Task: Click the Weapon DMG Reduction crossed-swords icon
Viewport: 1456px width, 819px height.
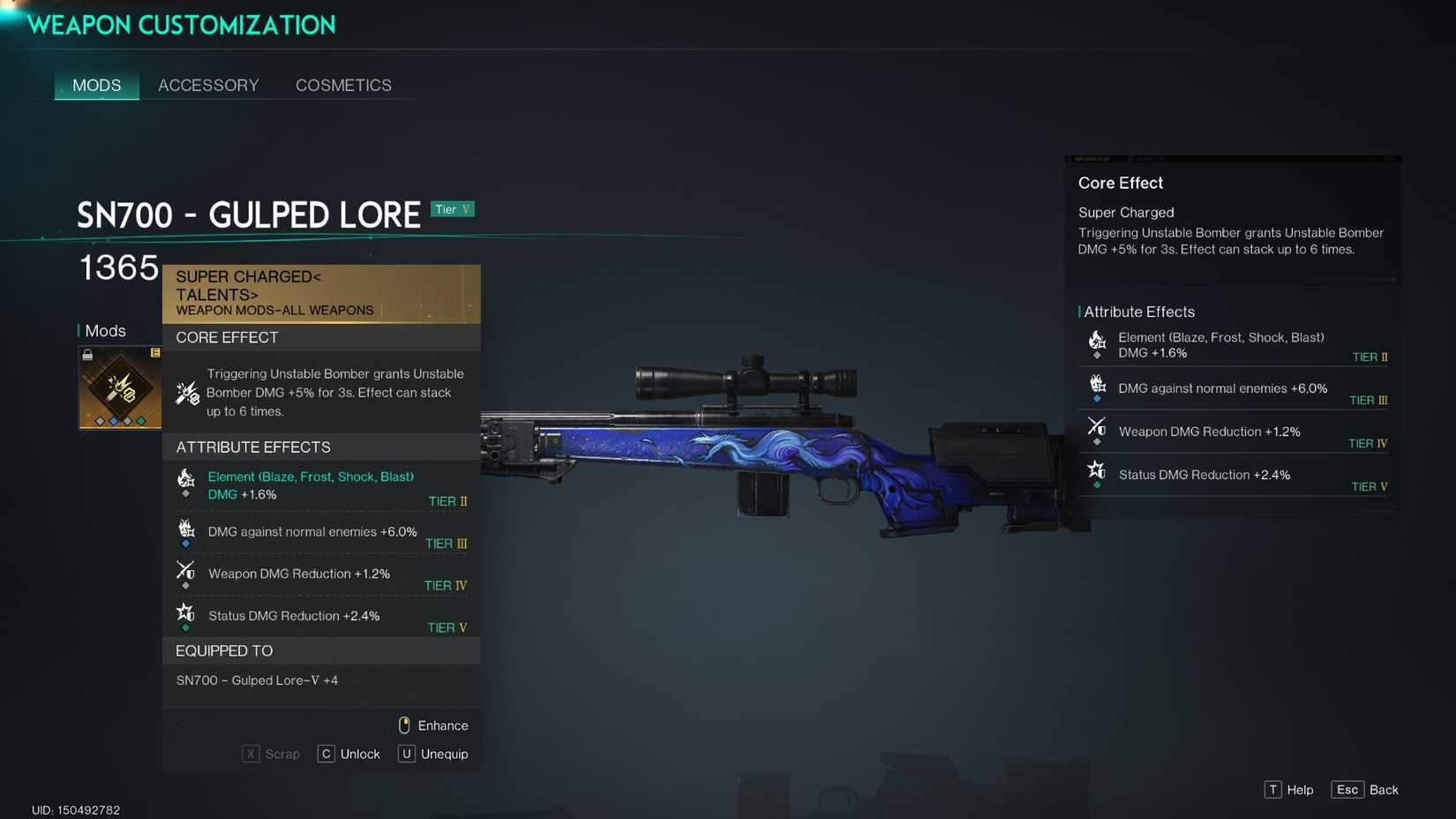Action: [185, 569]
